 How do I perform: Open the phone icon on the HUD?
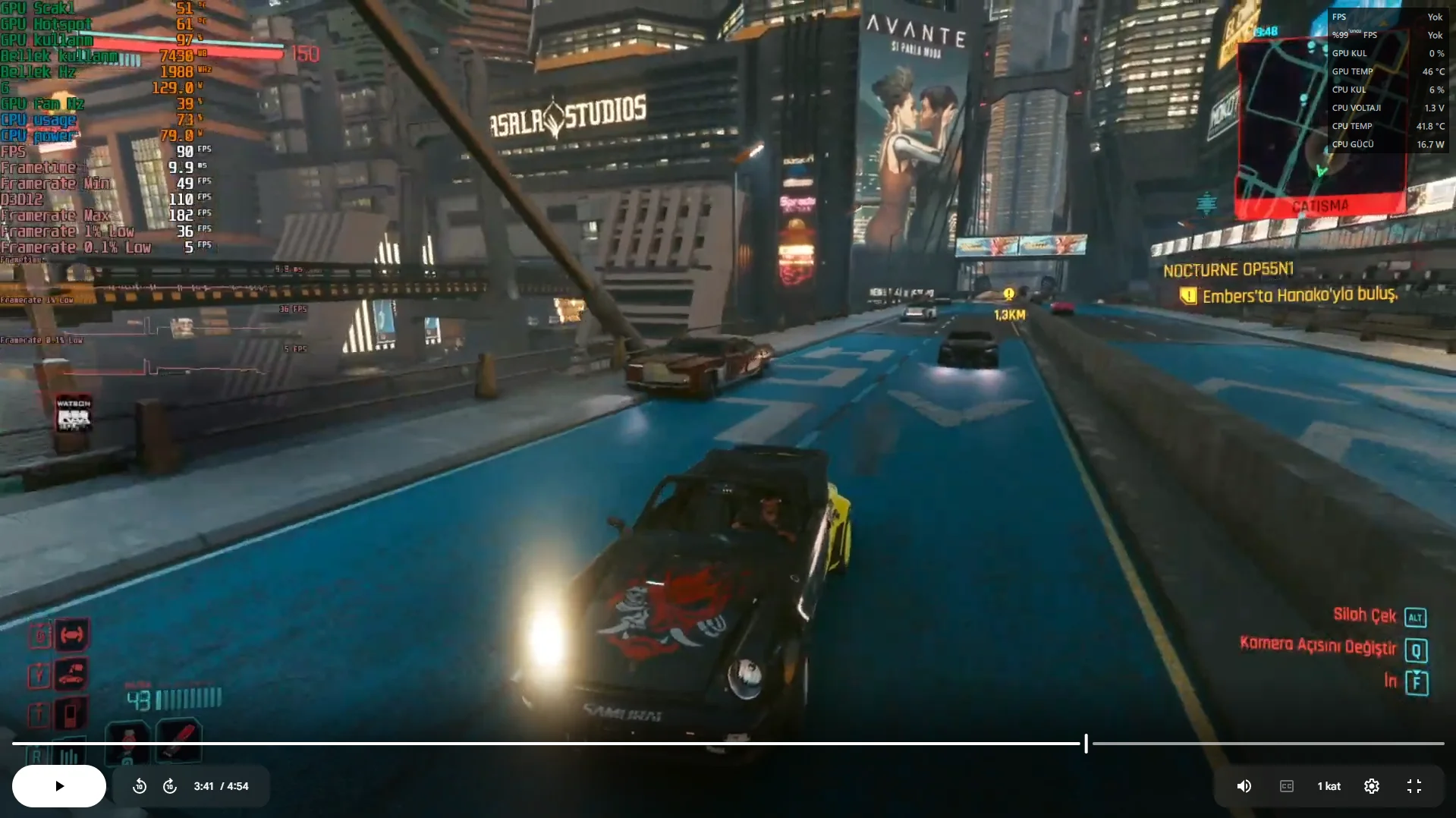click(71, 714)
